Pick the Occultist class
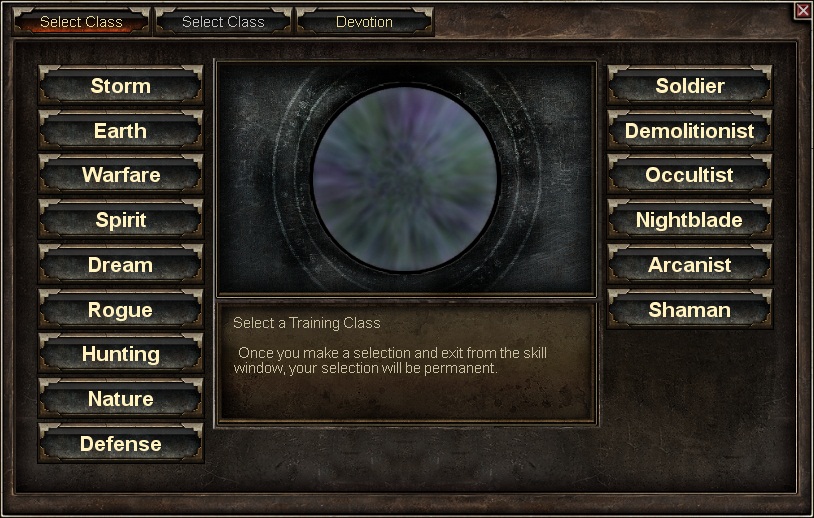The width and height of the screenshot is (814, 518). point(689,175)
